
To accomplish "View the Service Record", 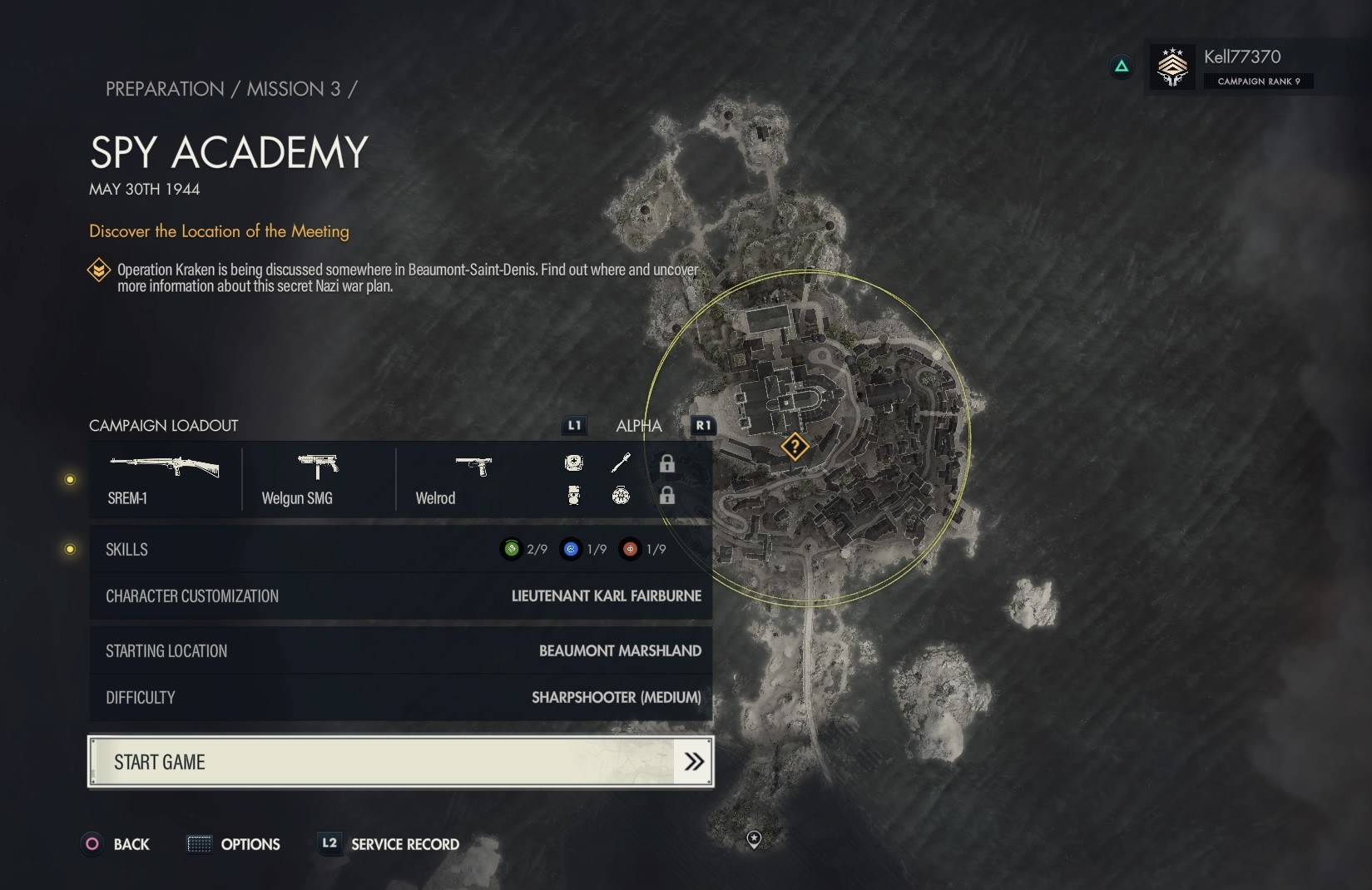I will point(391,844).
